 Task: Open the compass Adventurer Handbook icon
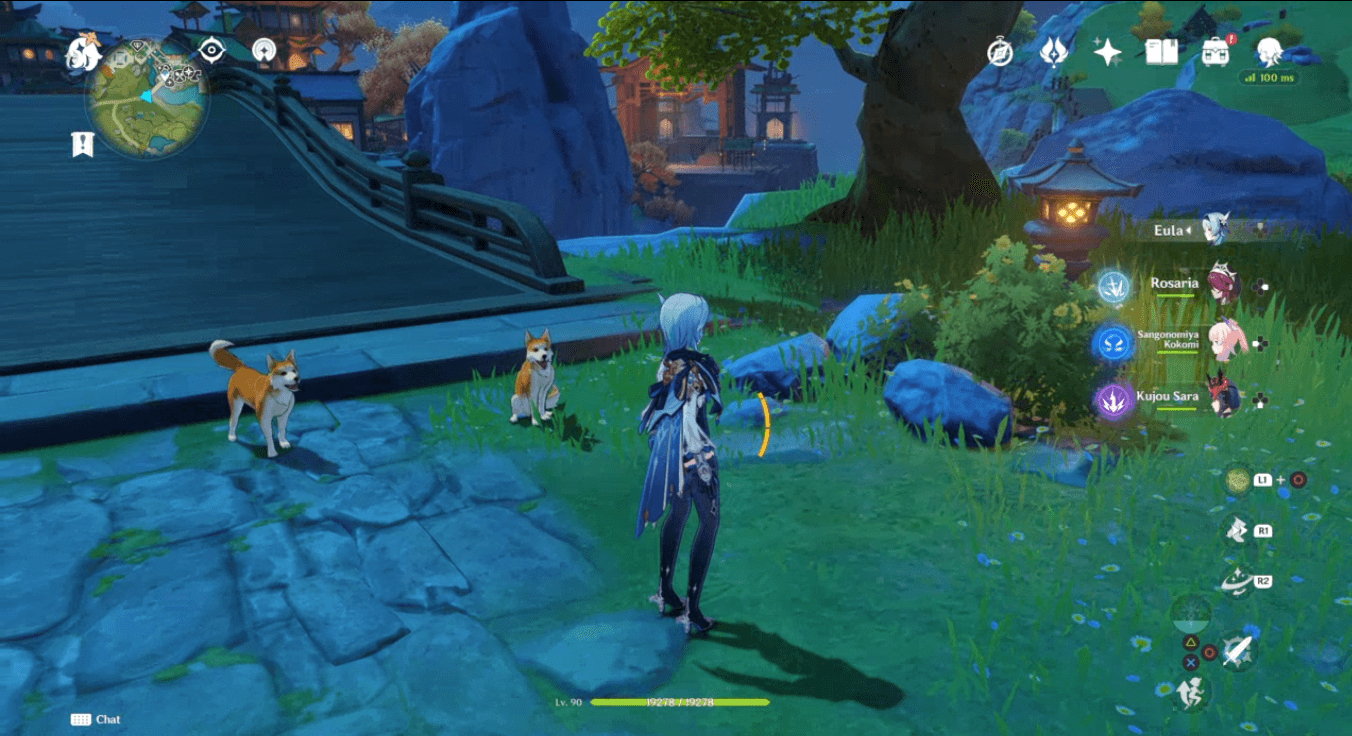(x=1000, y=52)
